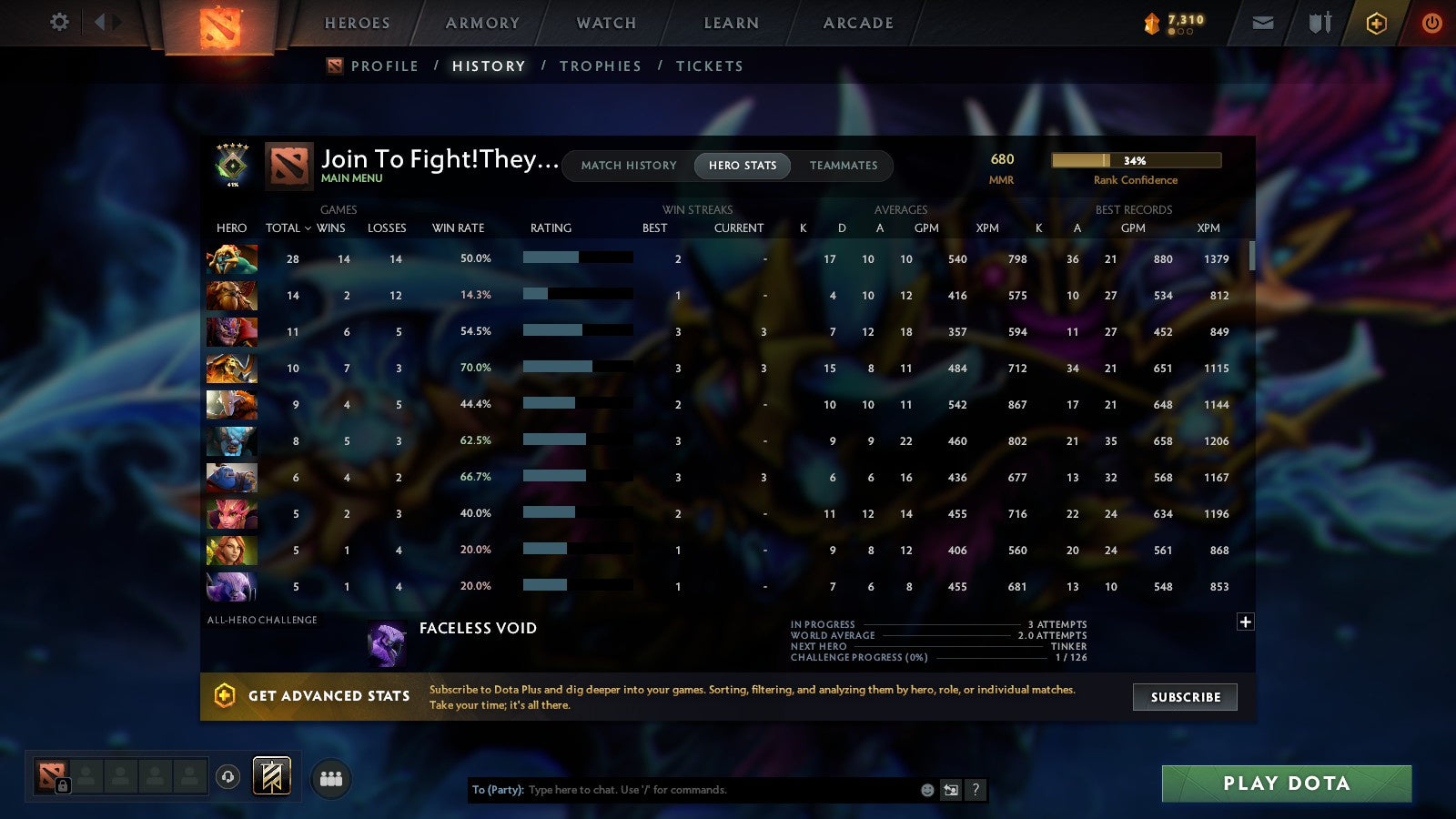
Task: Open the mail notifications icon
Action: click(x=1263, y=23)
